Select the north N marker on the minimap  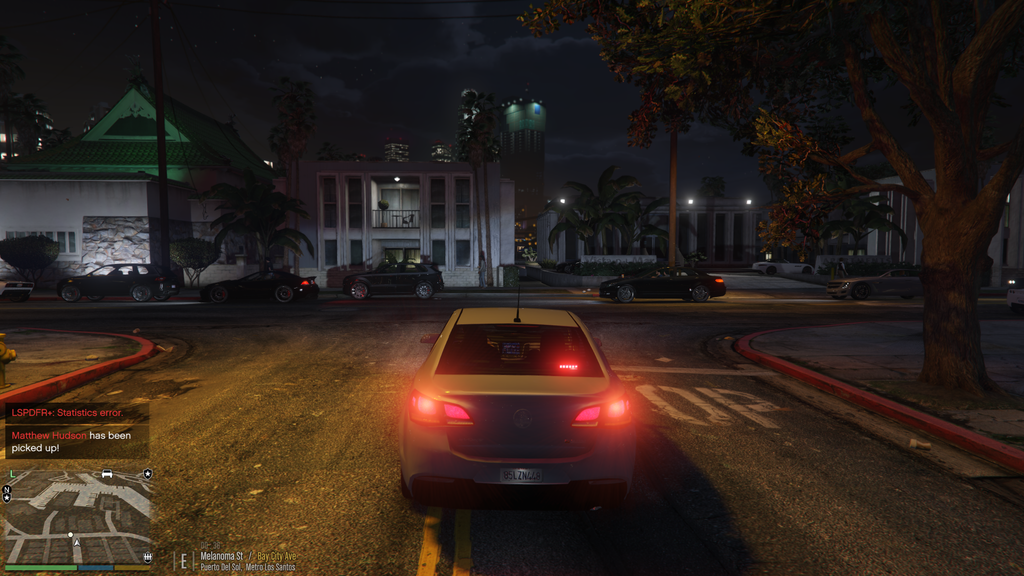(x=7, y=491)
